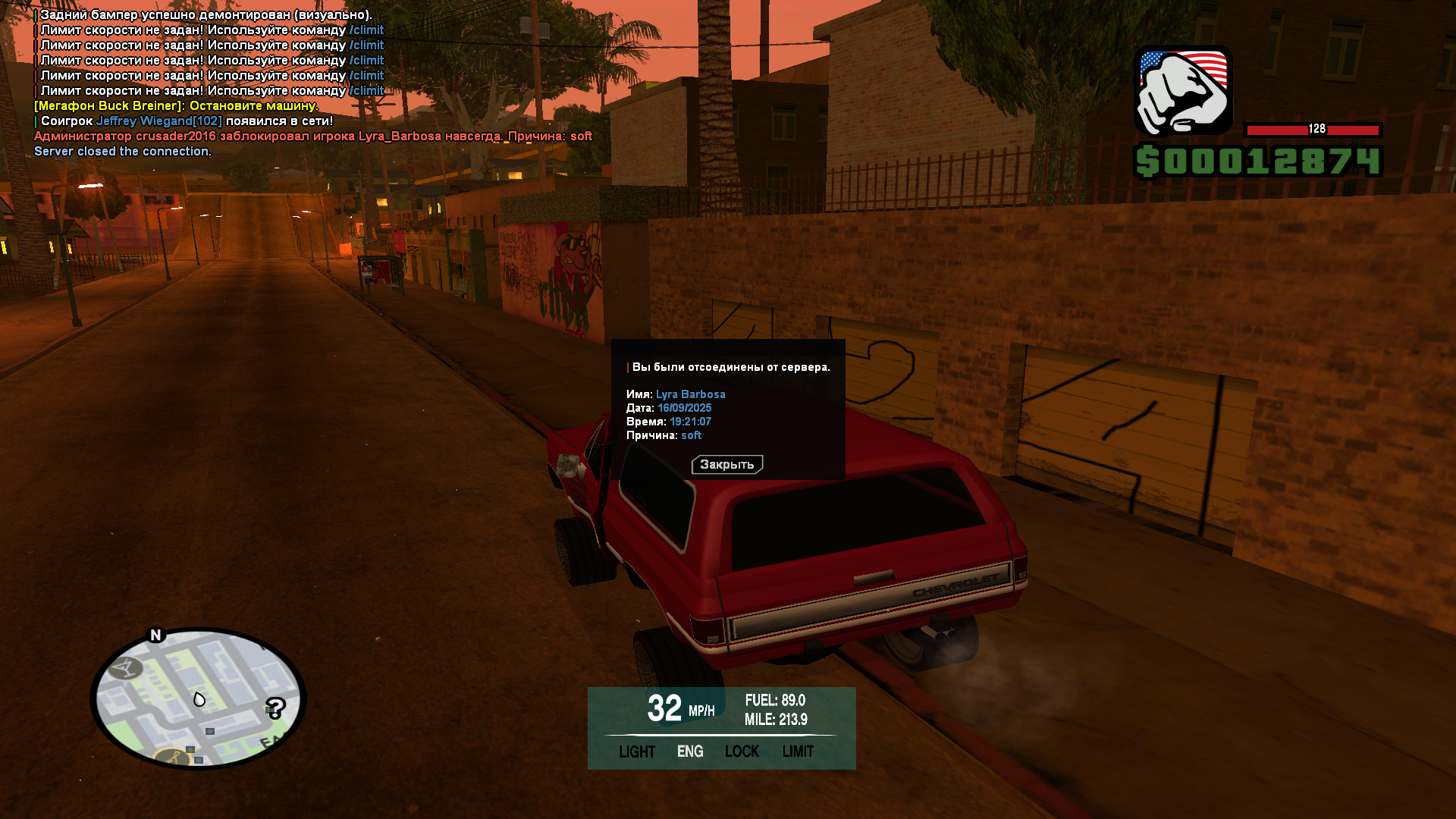This screenshot has height=819, width=1456.
Task: Click the megaphone Buck Breiner chat line
Action: coord(176,106)
